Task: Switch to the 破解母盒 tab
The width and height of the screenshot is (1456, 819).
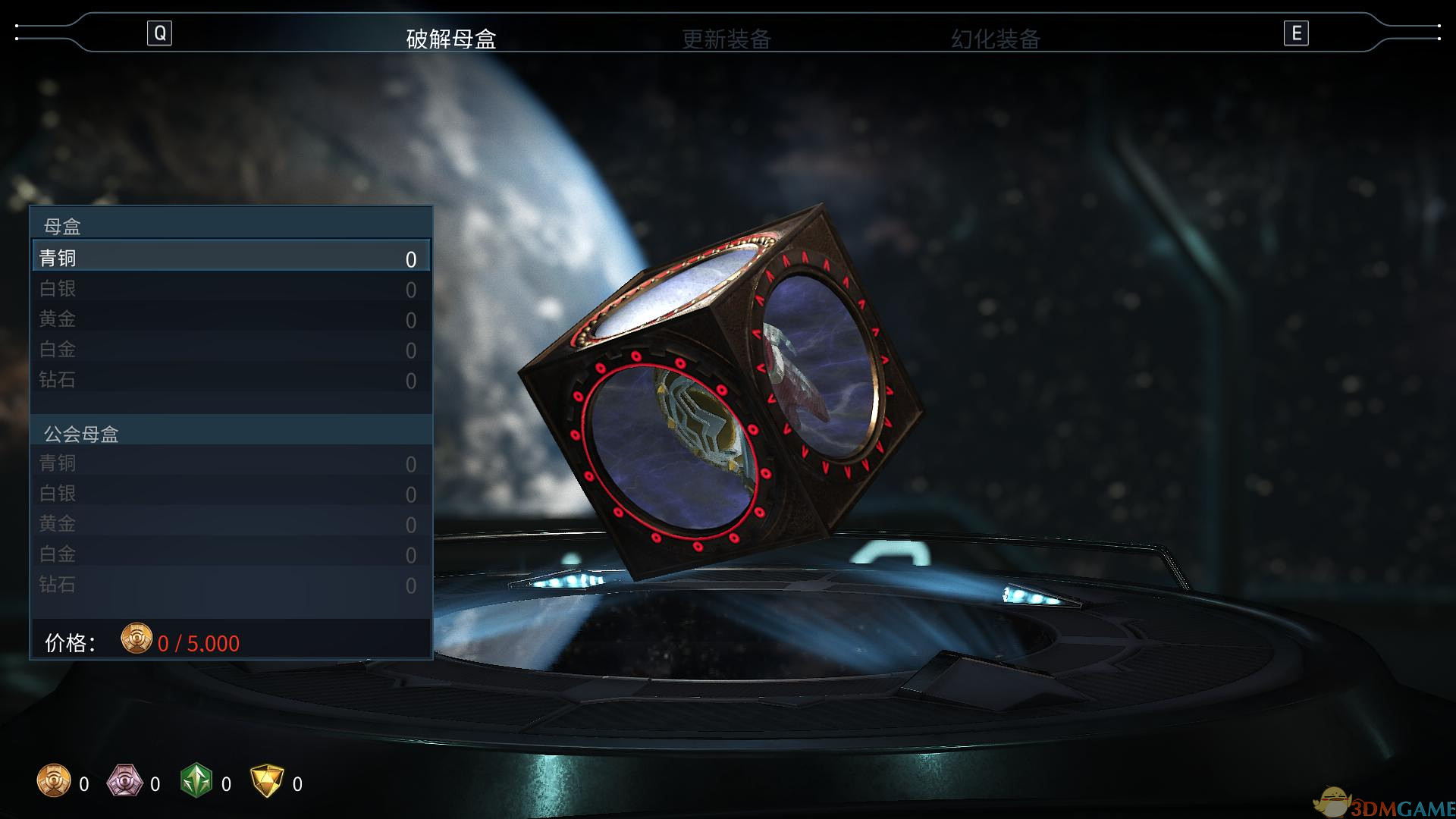Action: [451, 39]
